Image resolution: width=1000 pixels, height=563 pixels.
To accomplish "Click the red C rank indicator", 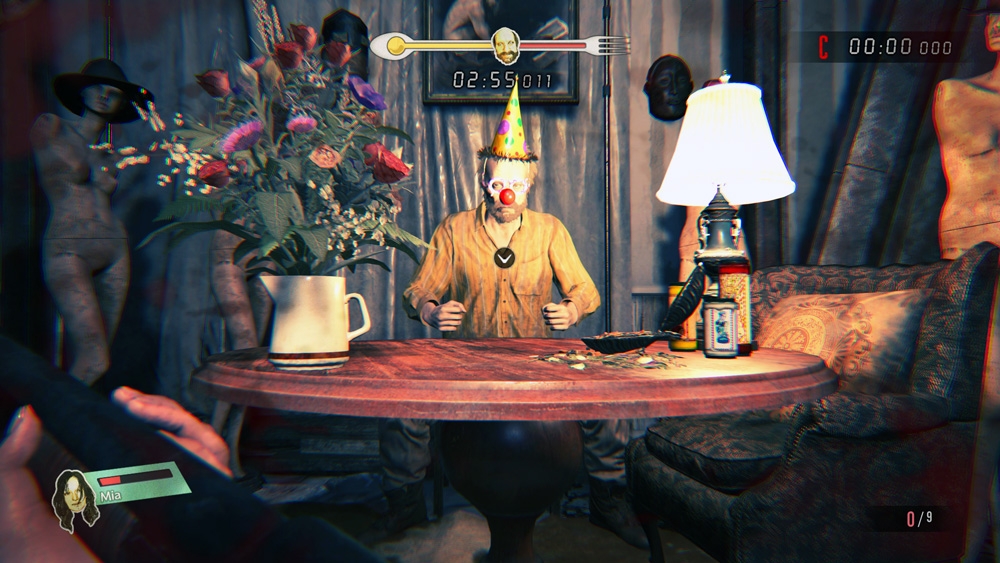I will (x=824, y=46).
